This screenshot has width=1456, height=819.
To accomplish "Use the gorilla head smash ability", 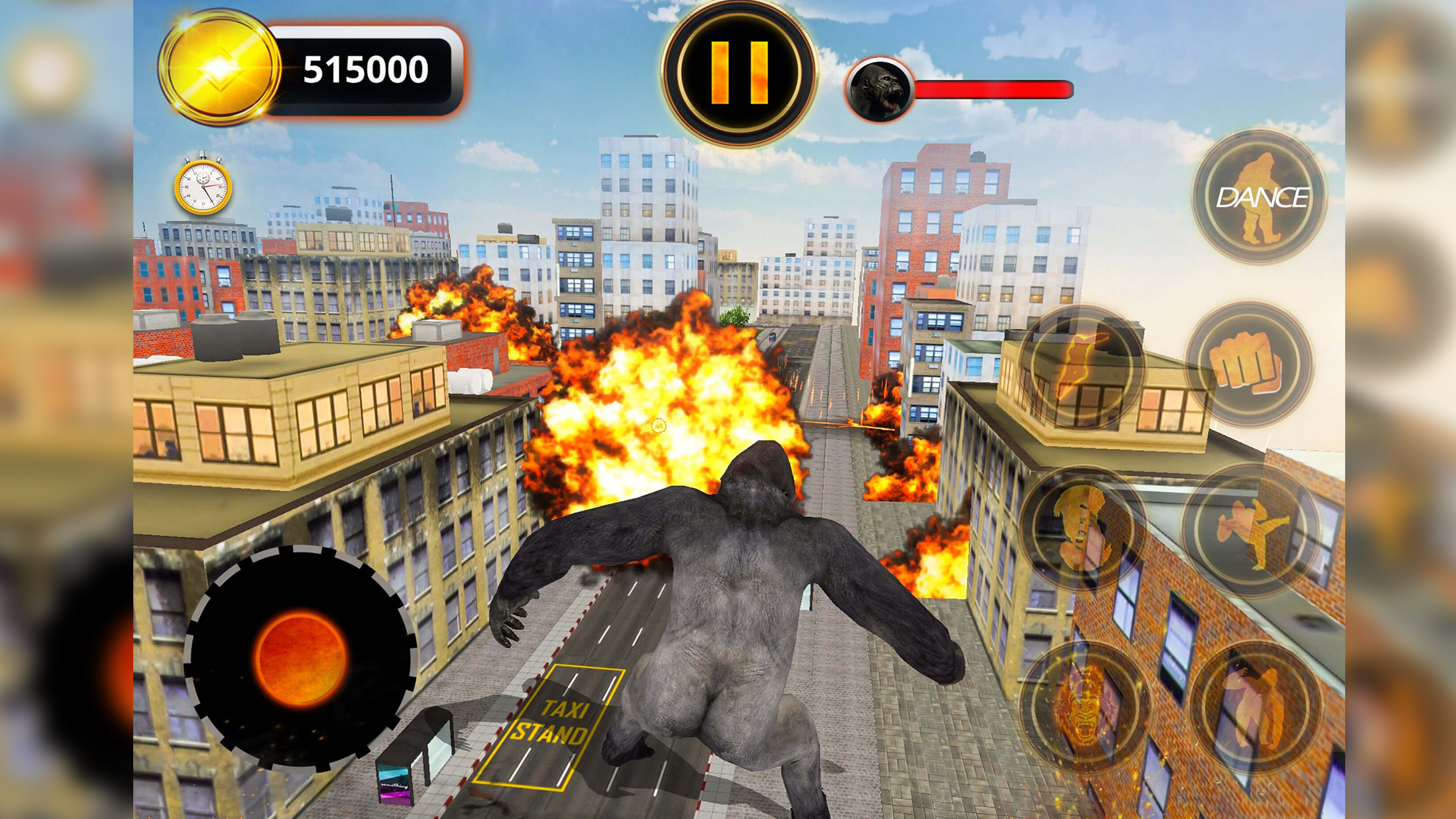I will point(1082,529).
